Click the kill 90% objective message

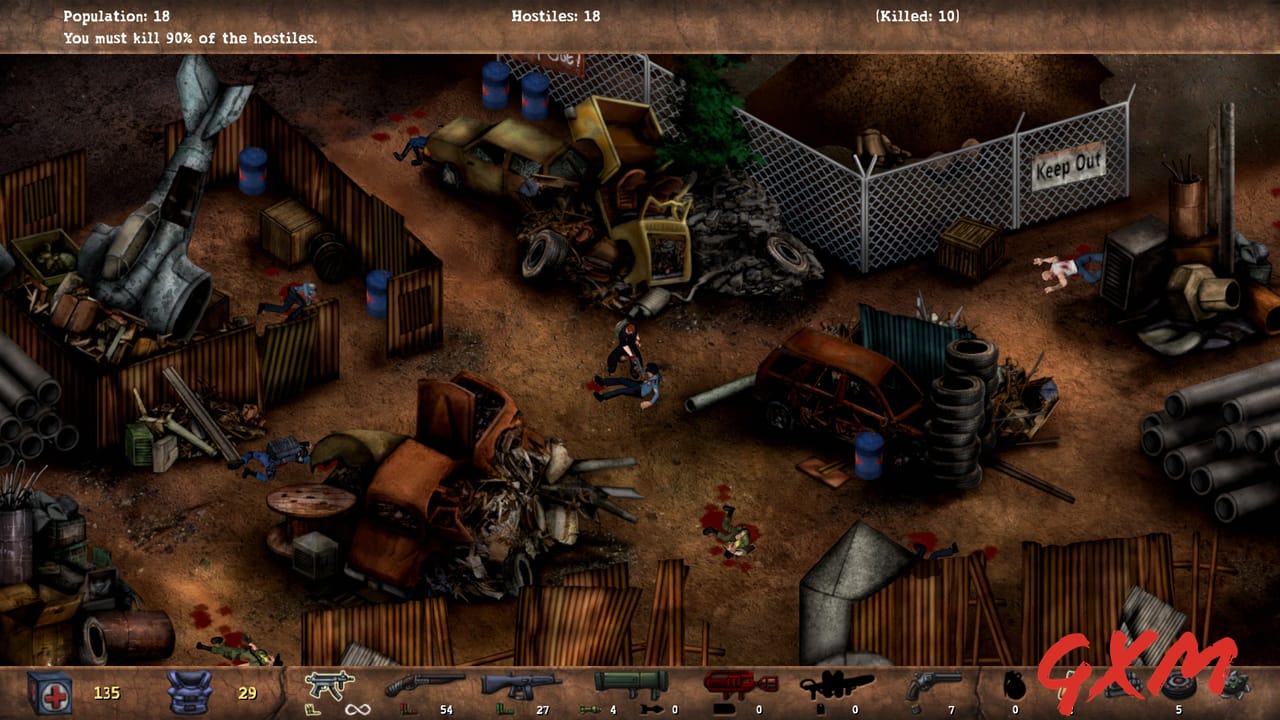point(190,37)
